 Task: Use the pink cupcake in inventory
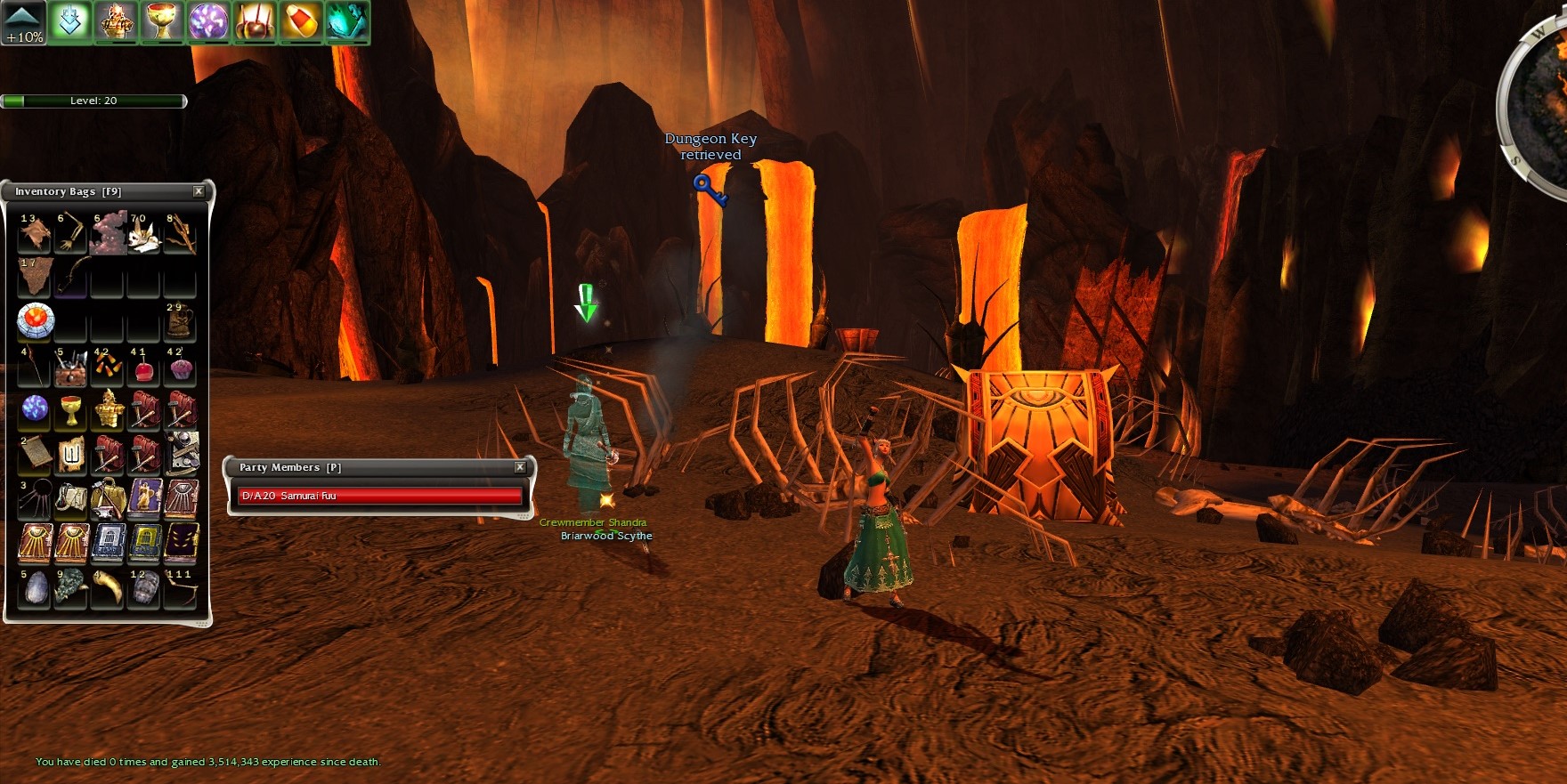pos(180,368)
